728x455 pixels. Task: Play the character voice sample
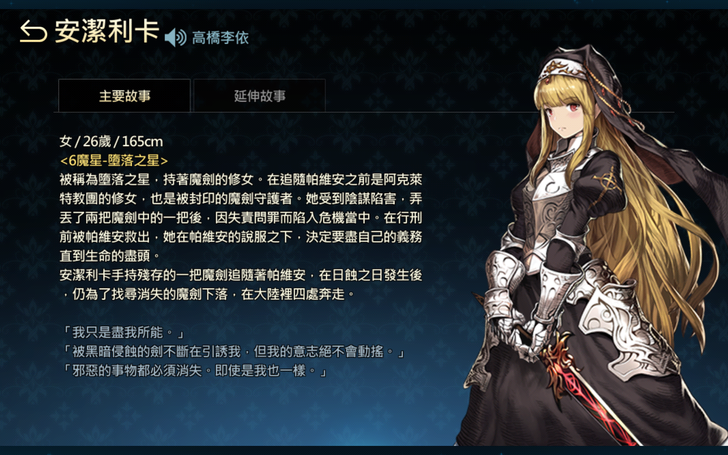tap(176, 38)
